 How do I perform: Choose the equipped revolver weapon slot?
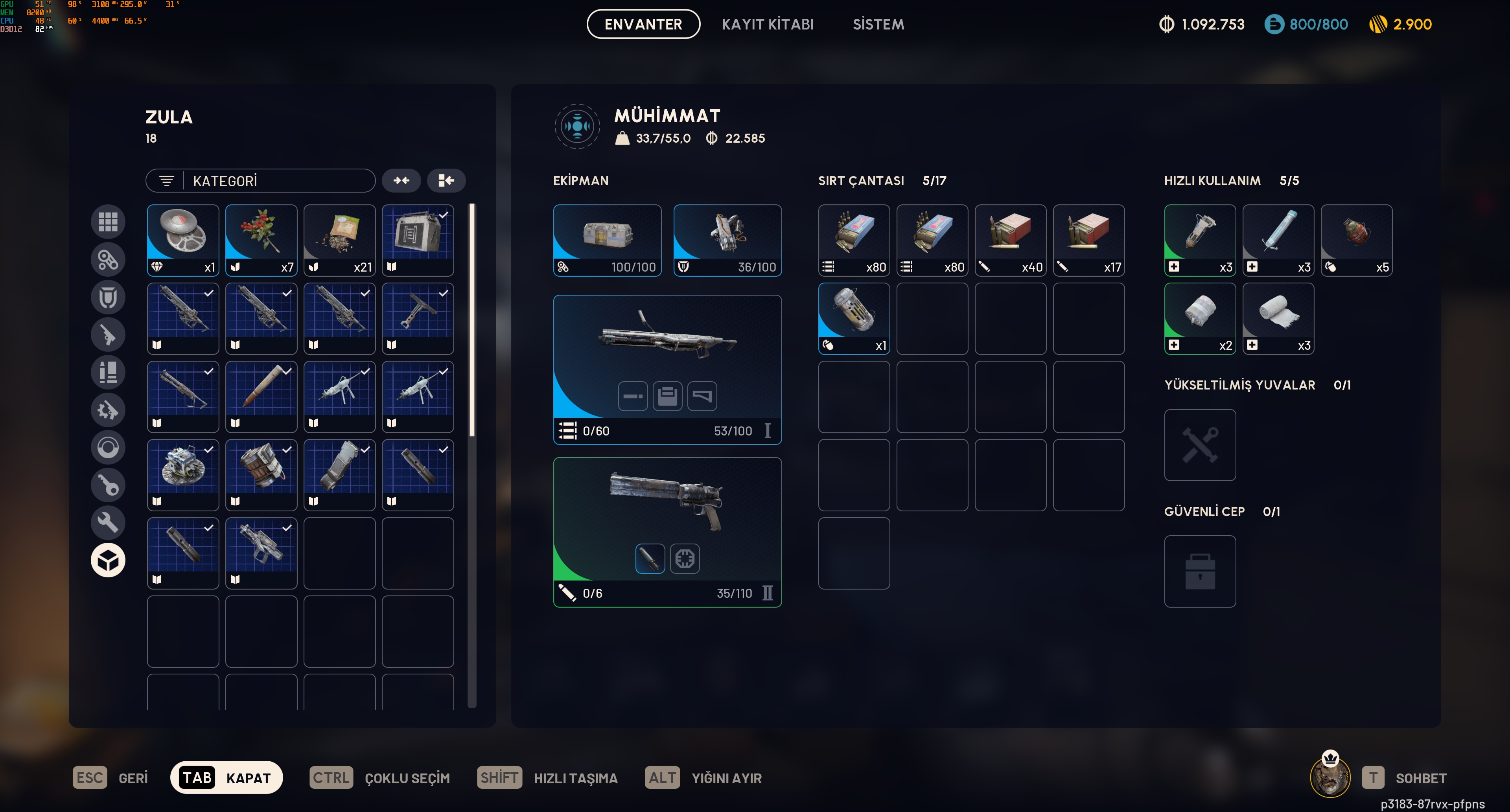tap(667, 531)
